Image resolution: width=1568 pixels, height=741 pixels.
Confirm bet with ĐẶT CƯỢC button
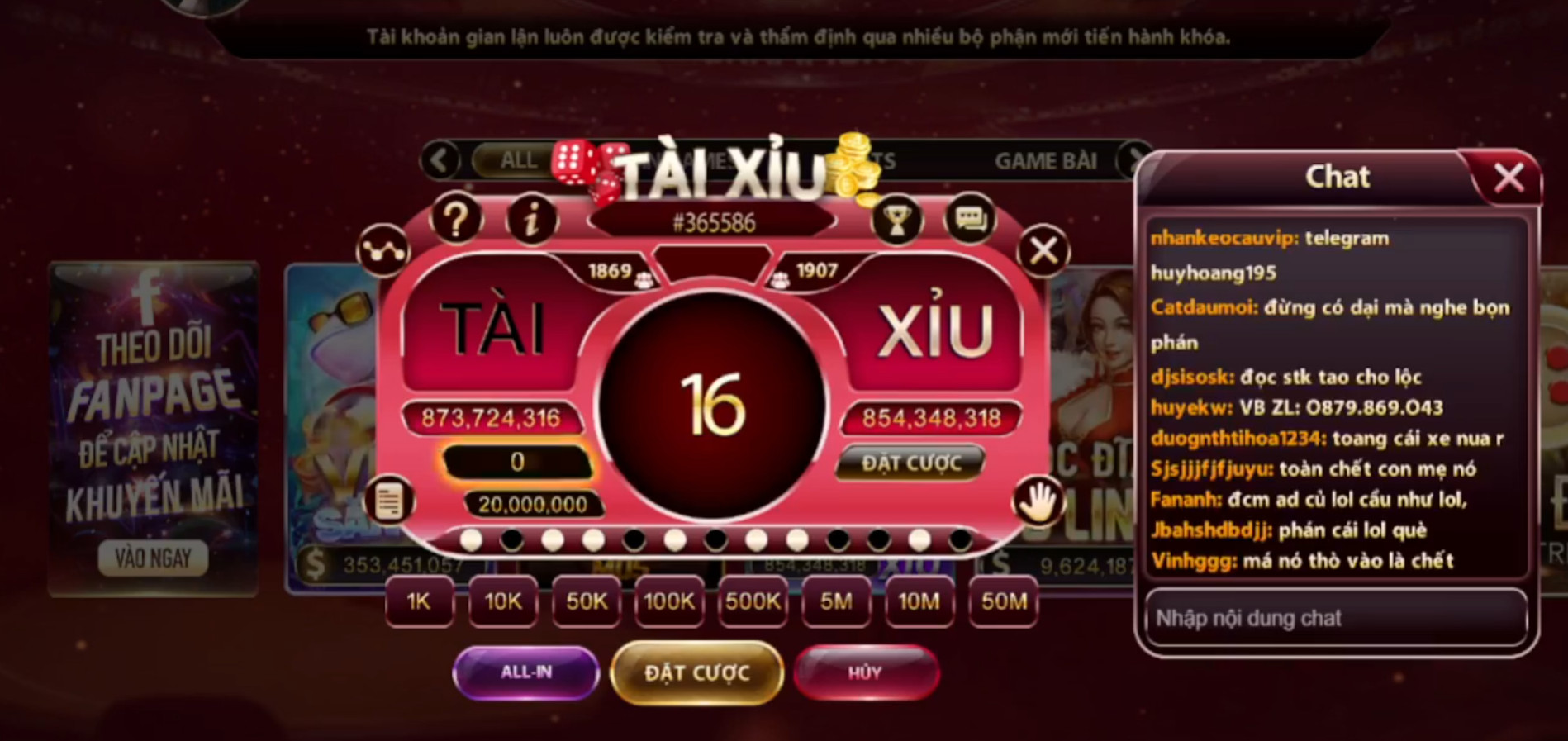[696, 672]
